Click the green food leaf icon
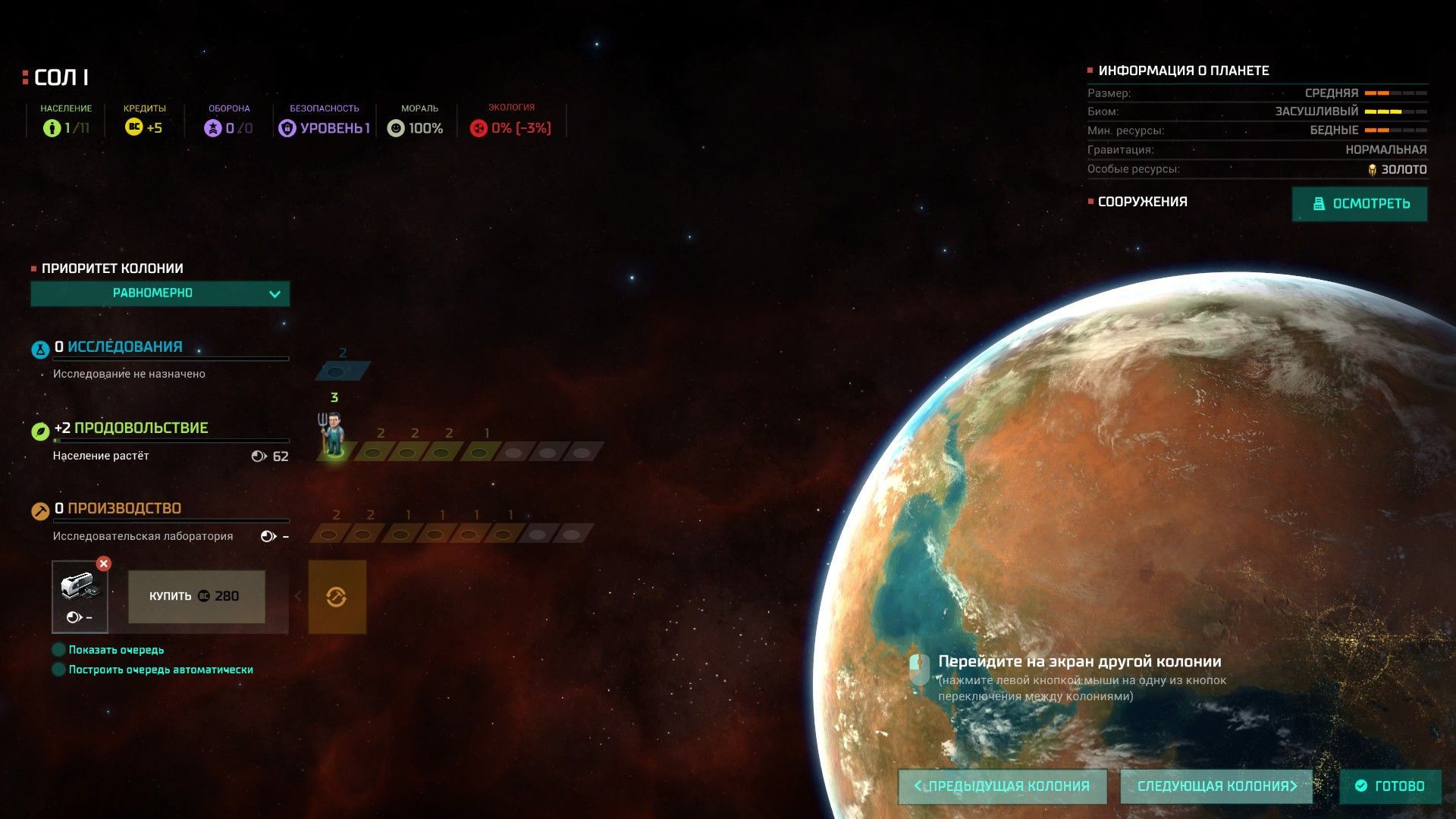 point(40,431)
